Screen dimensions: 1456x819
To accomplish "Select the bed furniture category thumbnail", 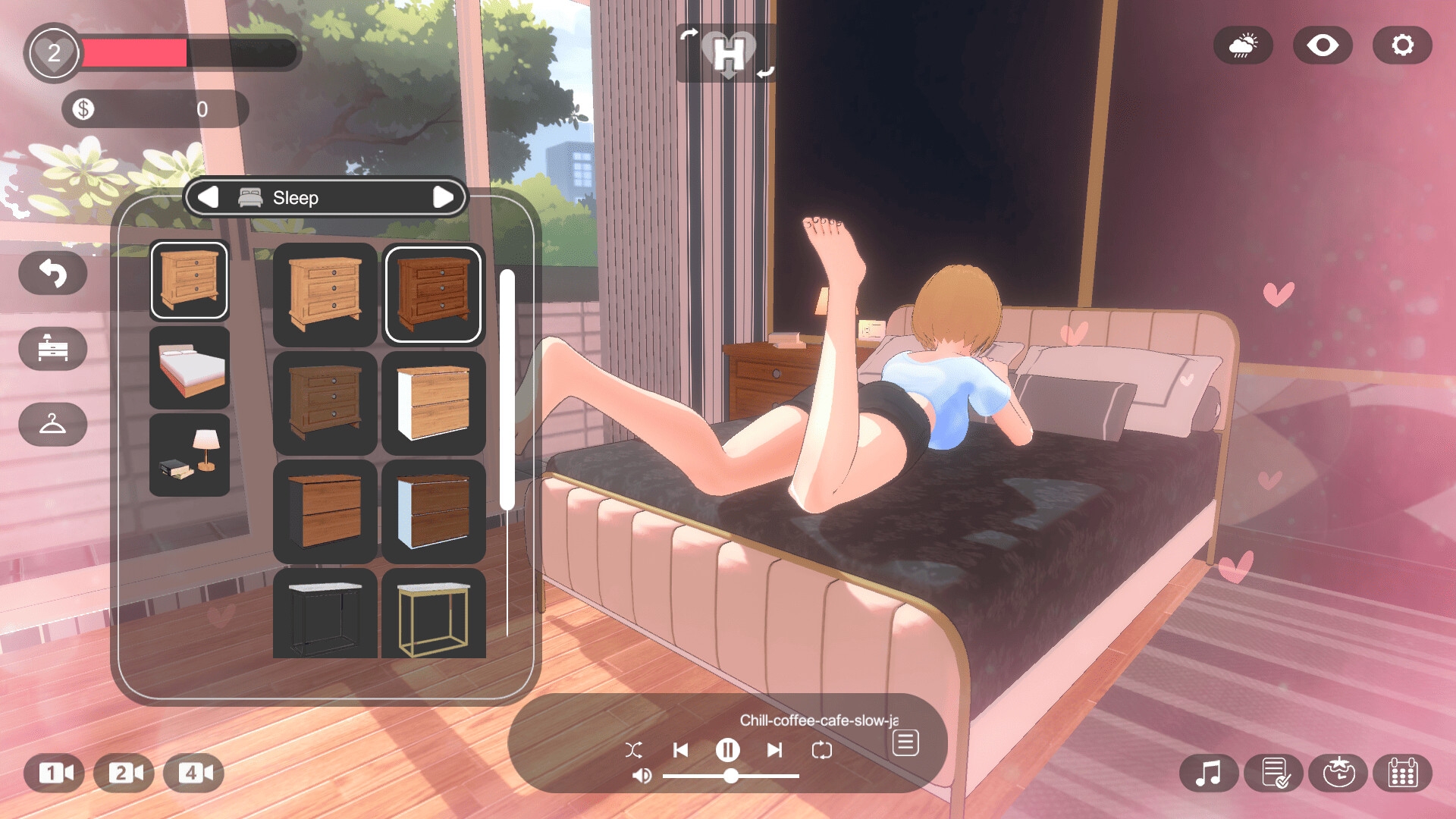I will [190, 369].
